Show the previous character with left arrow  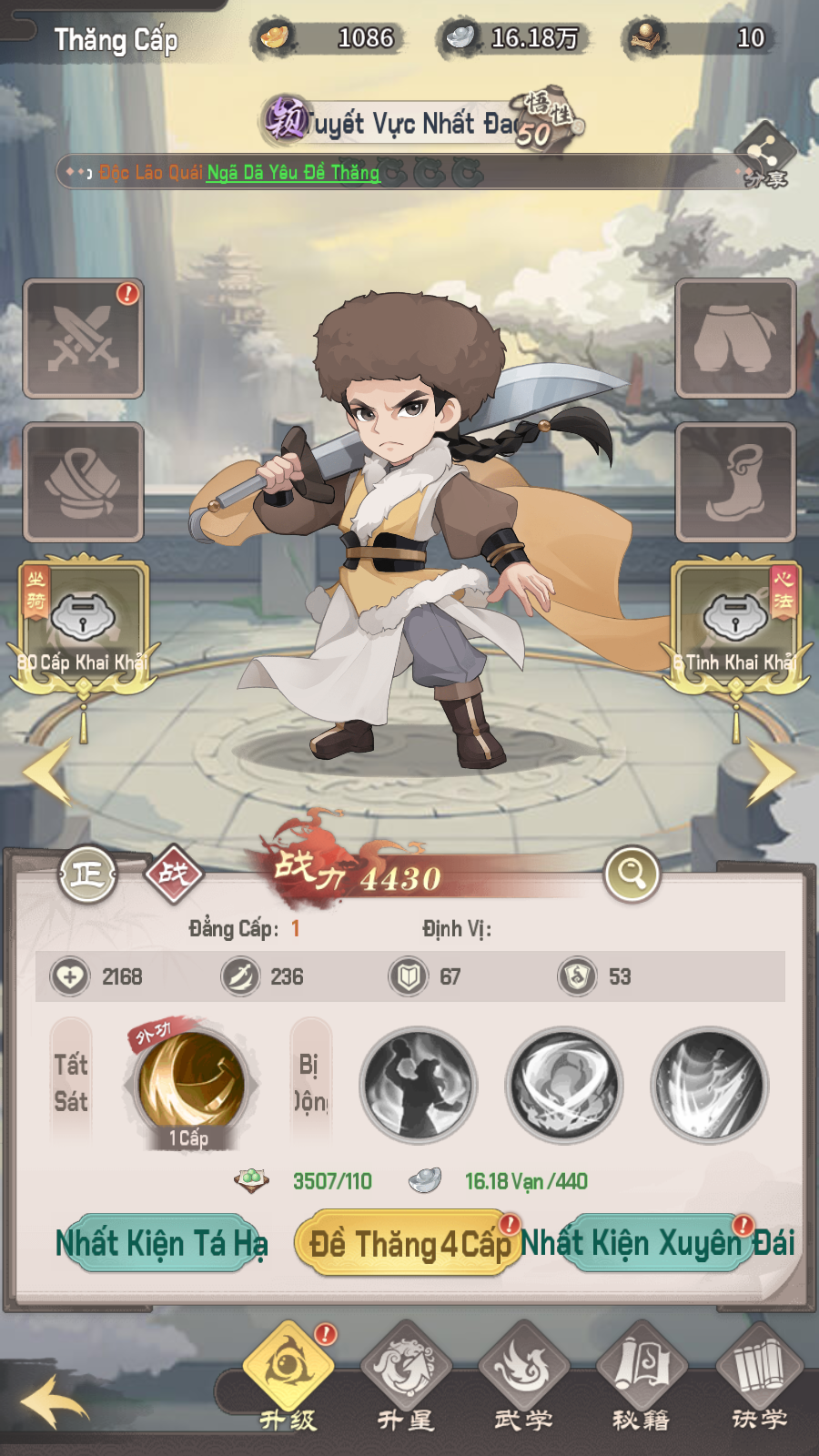(x=47, y=772)
